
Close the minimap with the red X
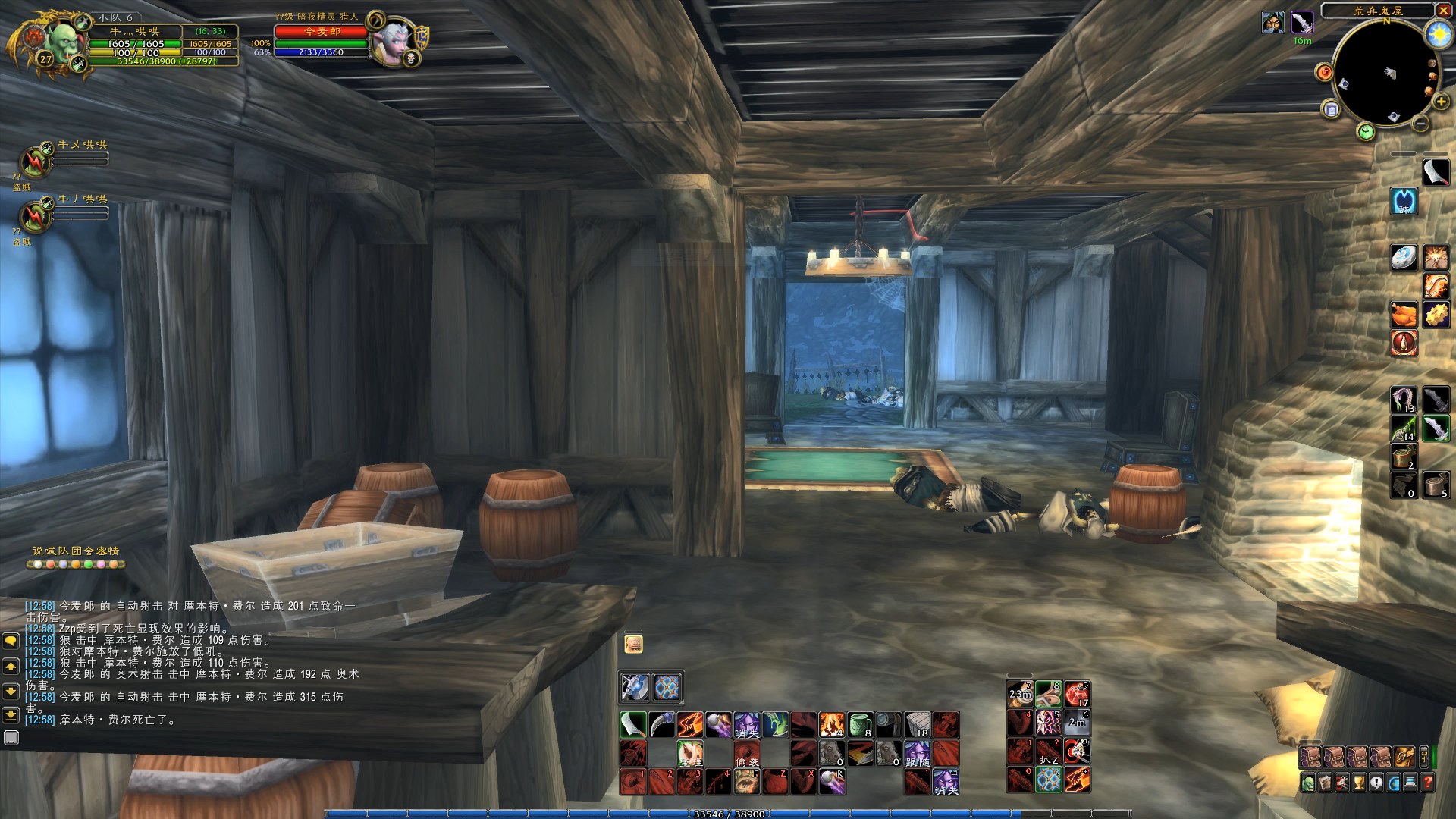(x=1442, y=11)
